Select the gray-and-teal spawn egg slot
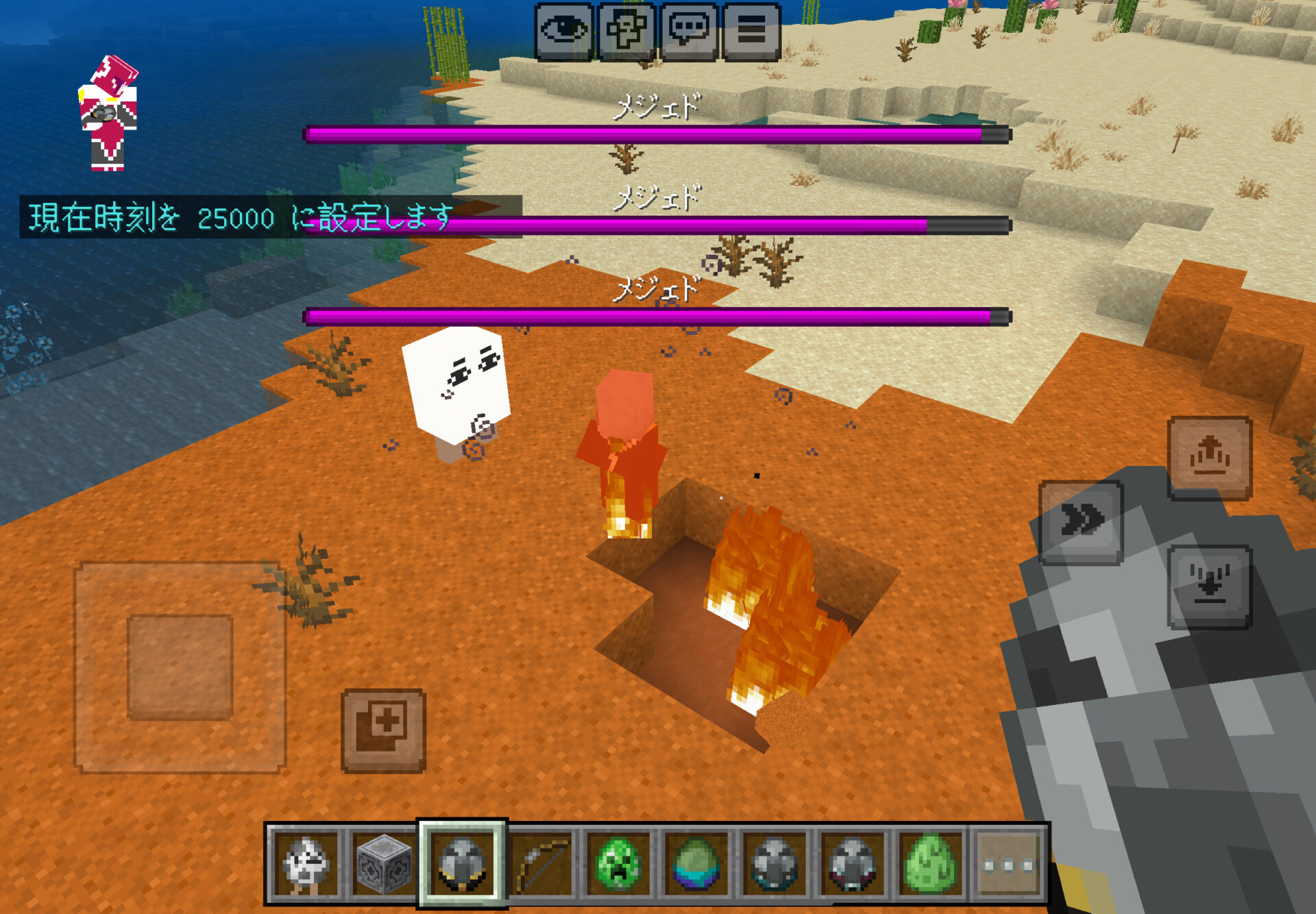Viewport: 1316px width, 914px height. pos(775,865)
